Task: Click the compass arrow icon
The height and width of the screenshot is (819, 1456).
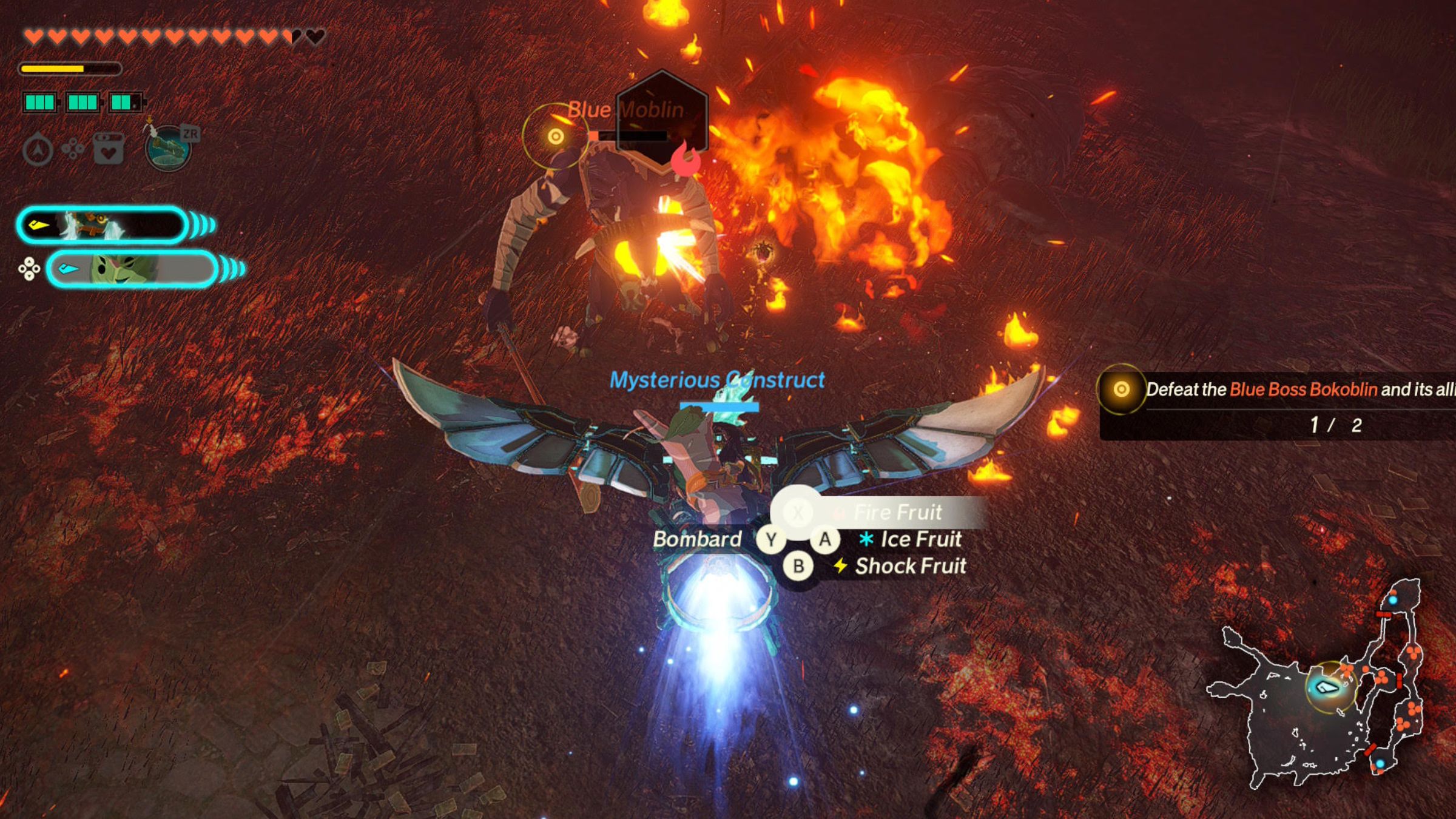Action: click(38, 149)
